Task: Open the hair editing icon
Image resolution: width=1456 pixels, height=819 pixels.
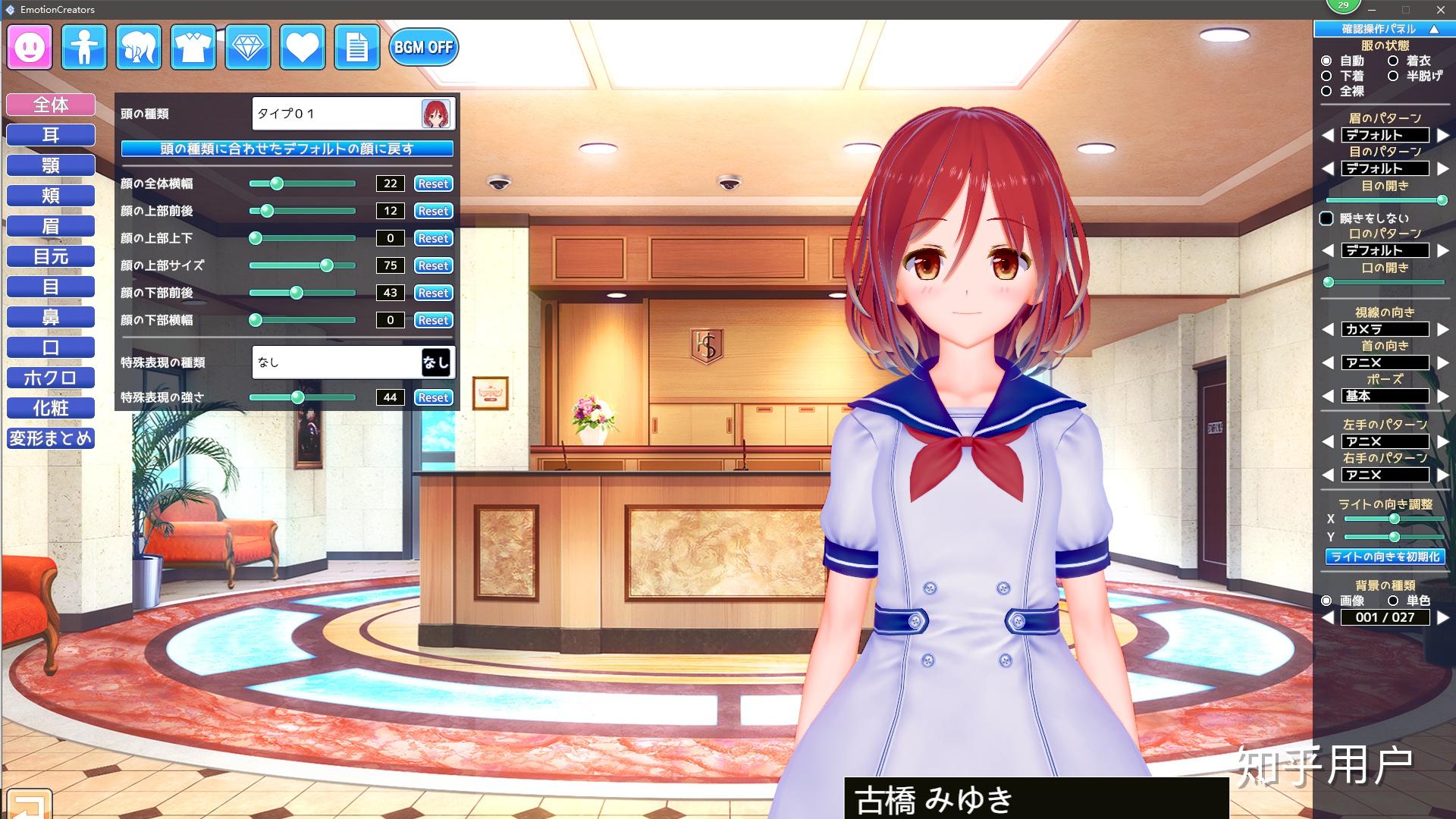Action: click(138, 47)
